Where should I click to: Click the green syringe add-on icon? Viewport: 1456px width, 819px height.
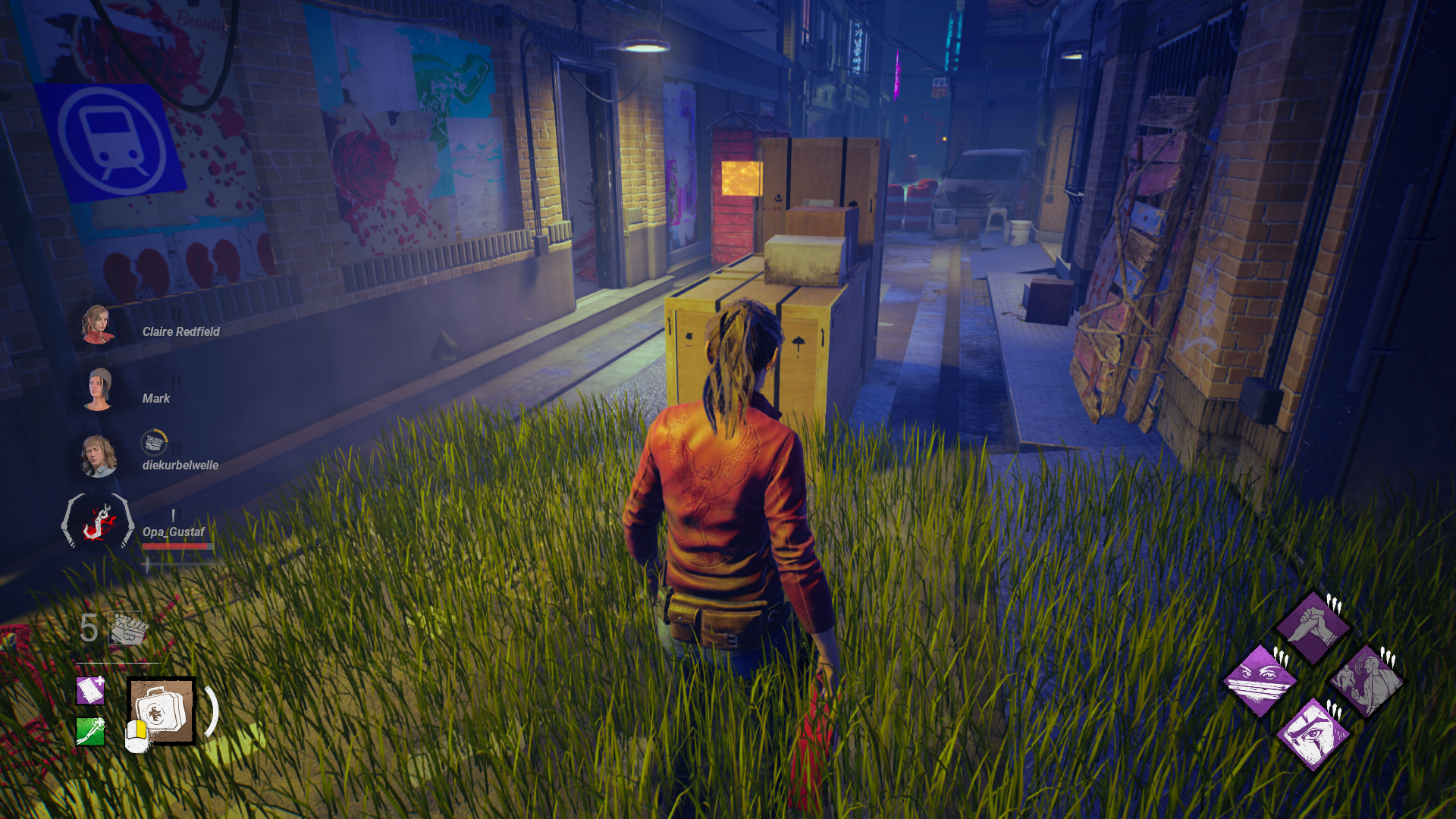click(x=90, y=732)
